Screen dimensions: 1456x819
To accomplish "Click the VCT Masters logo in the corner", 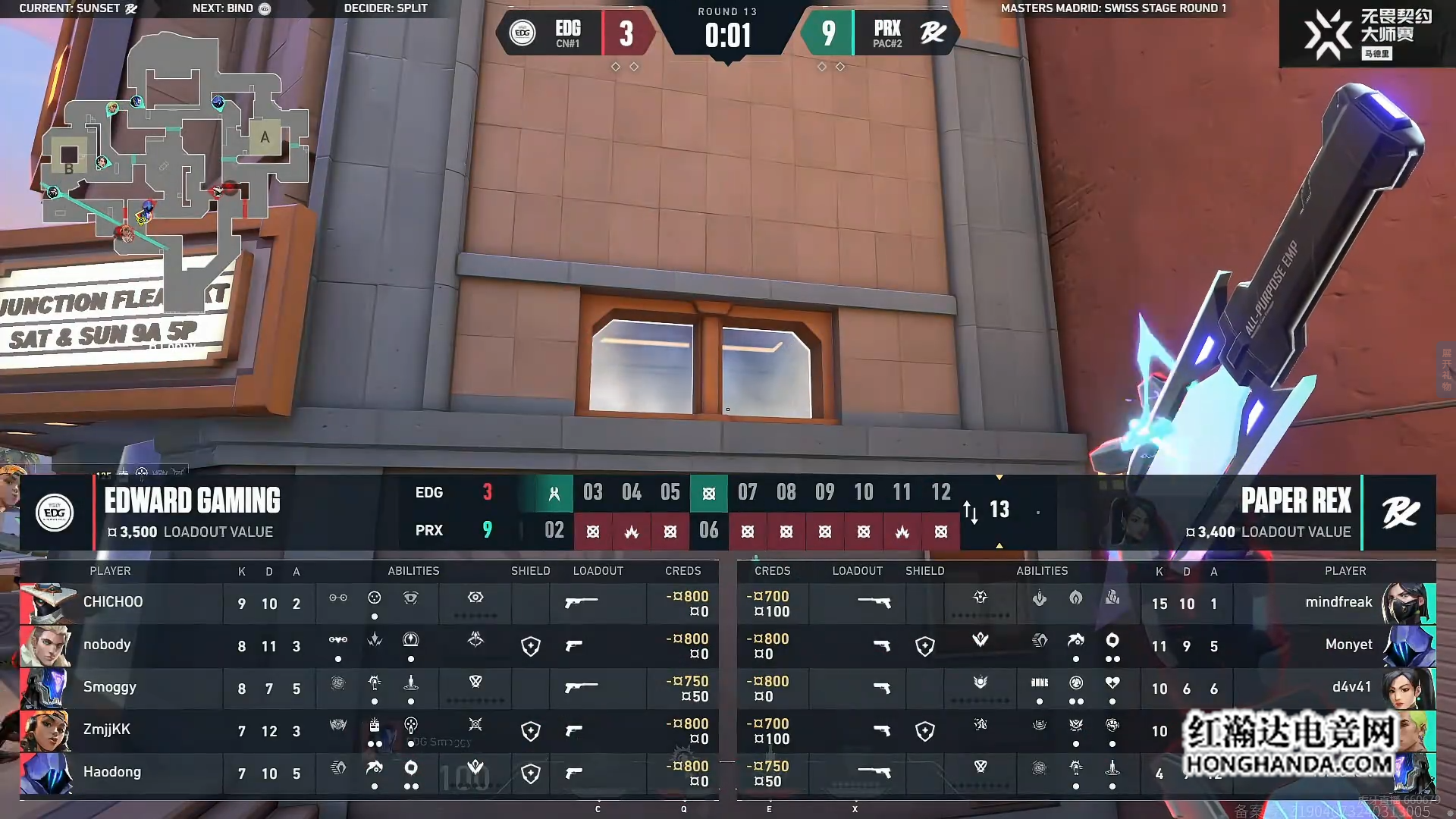I will 1327,35.
